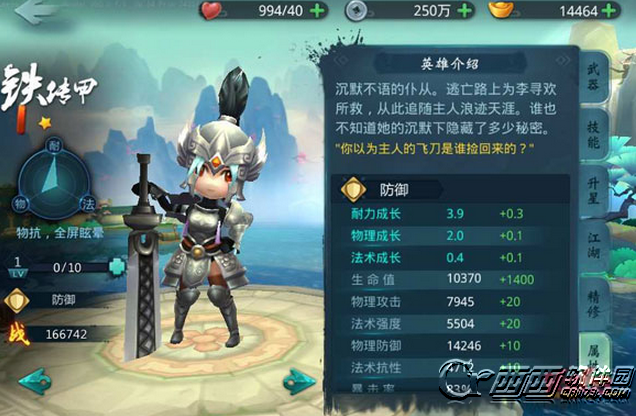
Task: Add stamina with the heart plus button
Action: point(319,11)
